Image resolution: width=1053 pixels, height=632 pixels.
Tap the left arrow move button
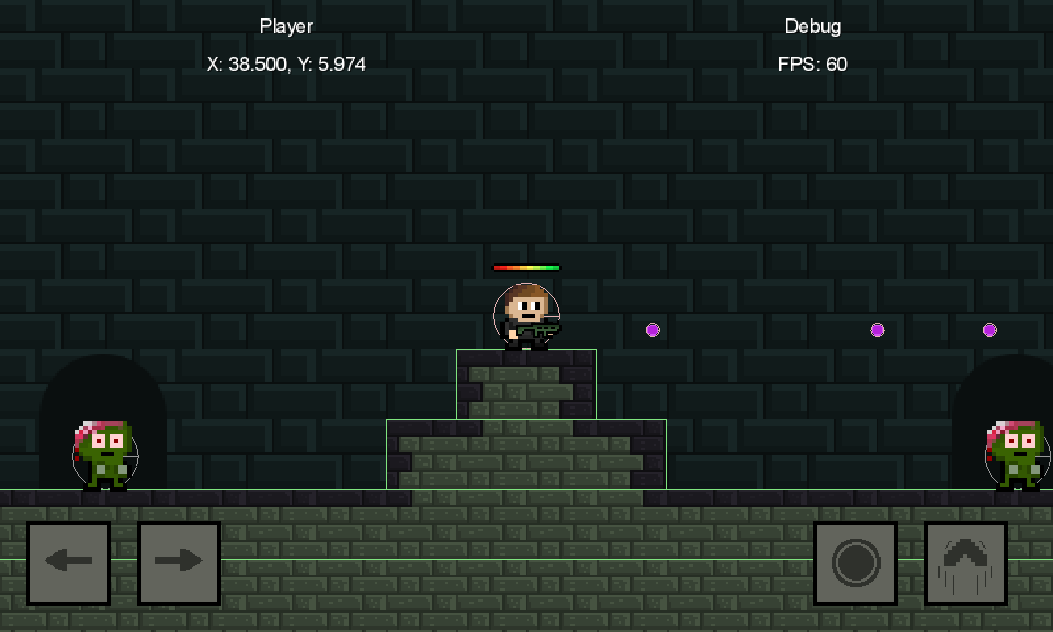pyautogui.click(x=68, y=563)
